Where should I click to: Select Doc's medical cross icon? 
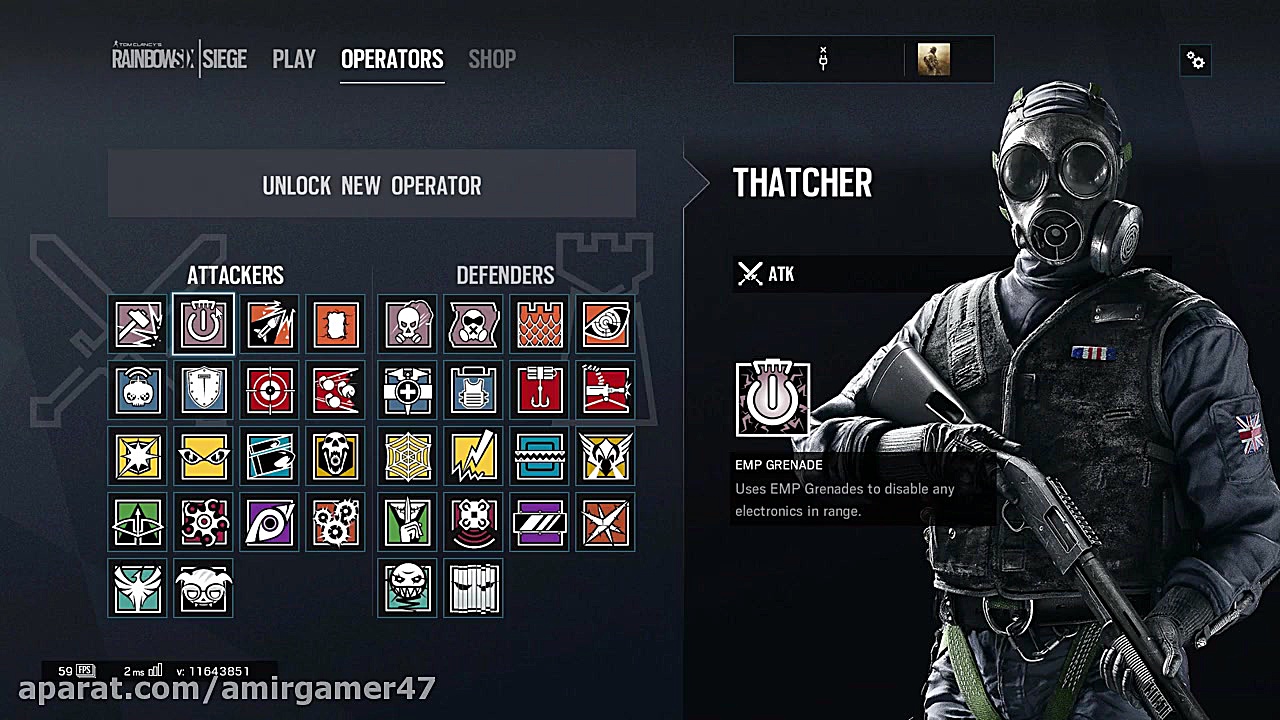point(408,390)
